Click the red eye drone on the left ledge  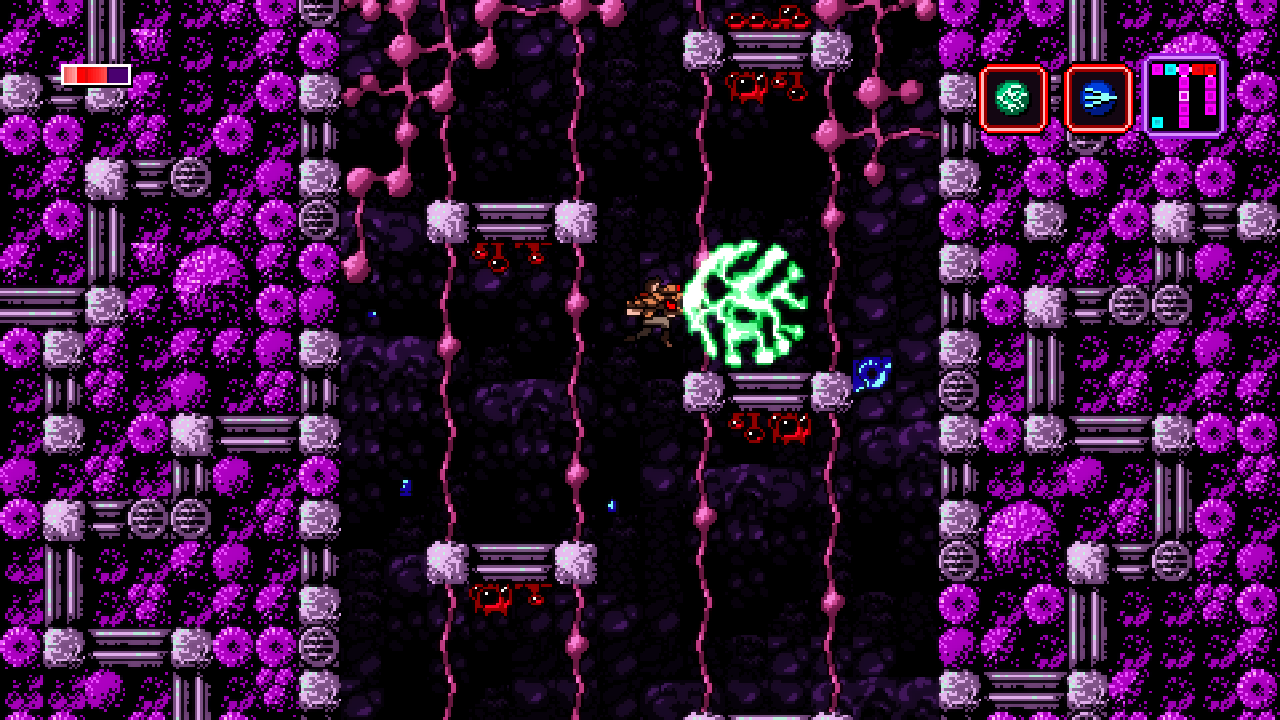tap(499, 262)
